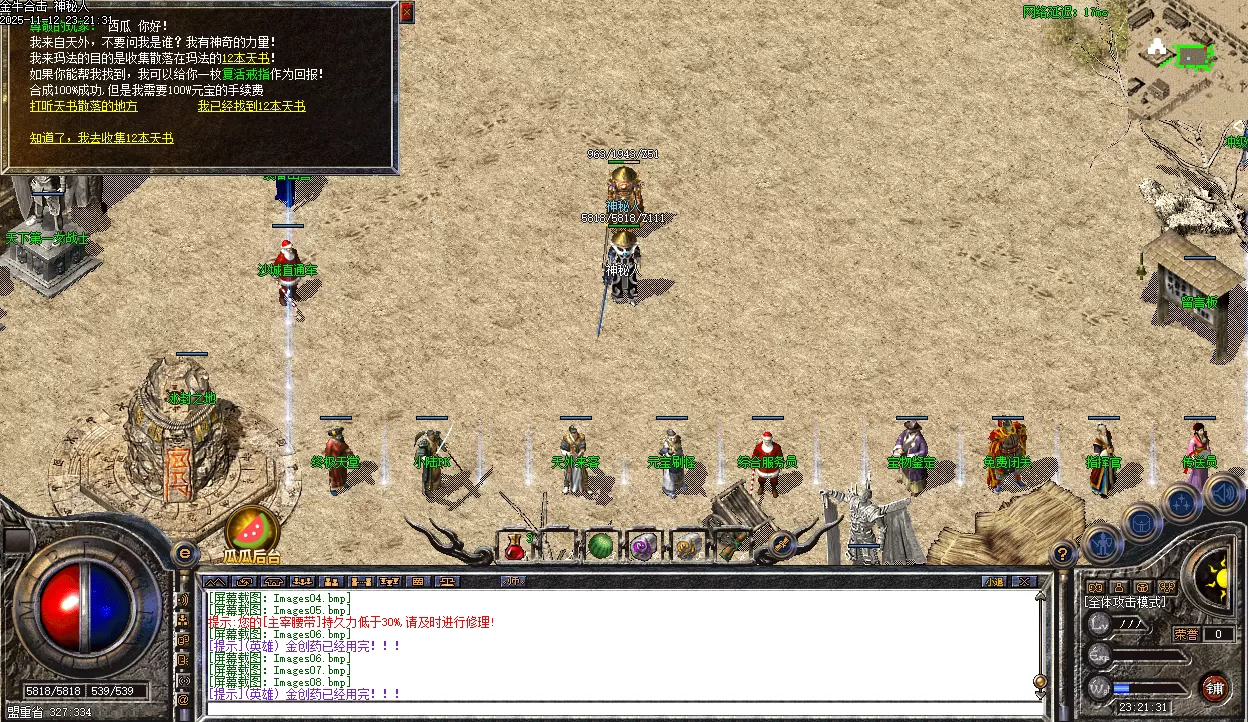Screen dimensions: 1248x722
Task: Close the chat panel with its X
Action: pyautogui.click(x=1023, y=581)
